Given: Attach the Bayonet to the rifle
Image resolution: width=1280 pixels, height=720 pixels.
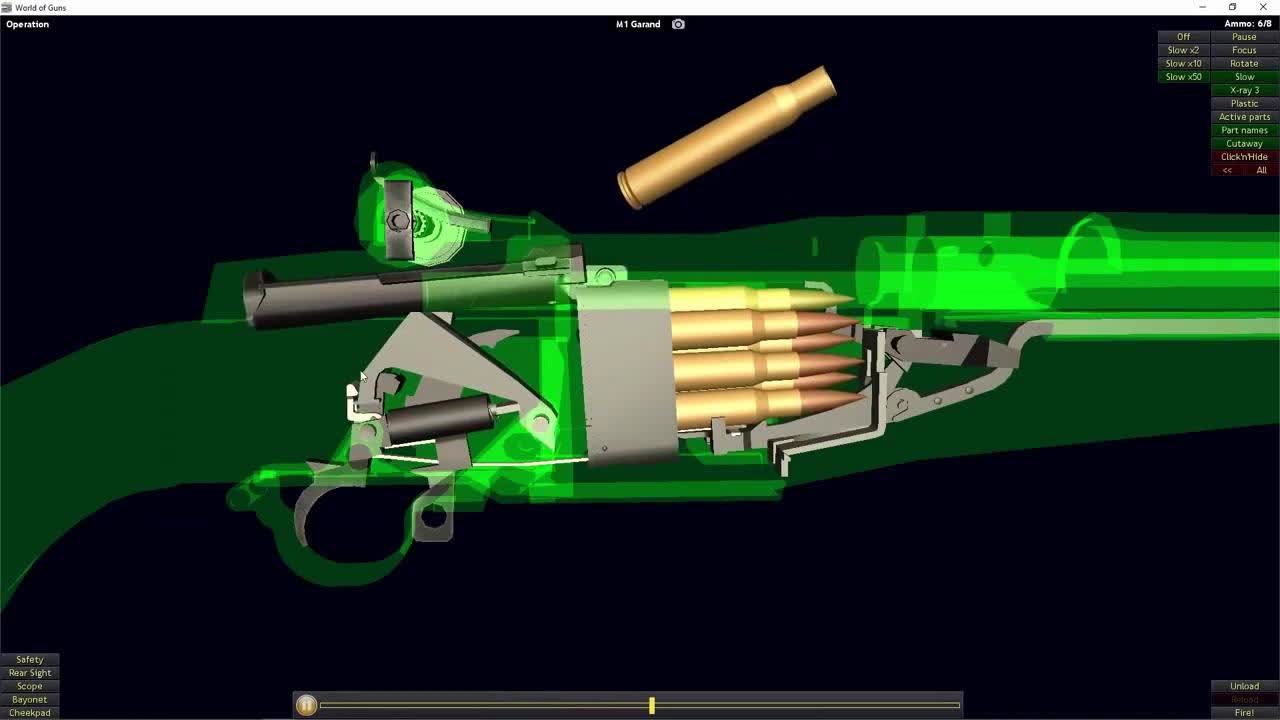Looking at the screenshot, I should (29, 699).
